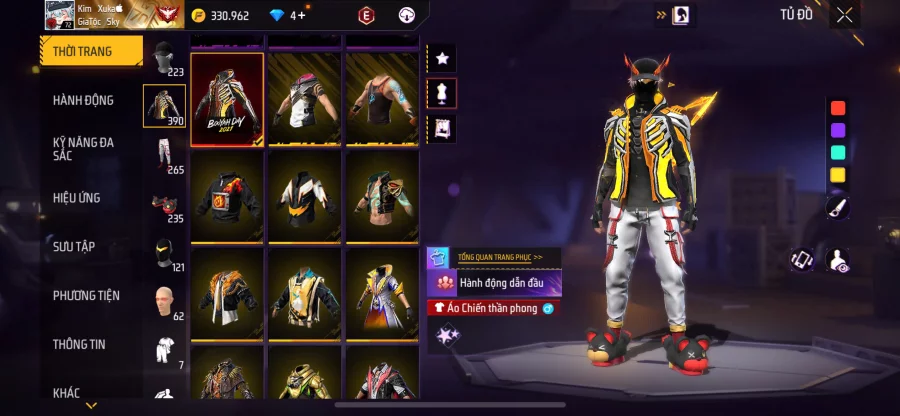Screen dimensions: 900x416
Task: Switch to the Hành Động tab
Action: [83, 100]
